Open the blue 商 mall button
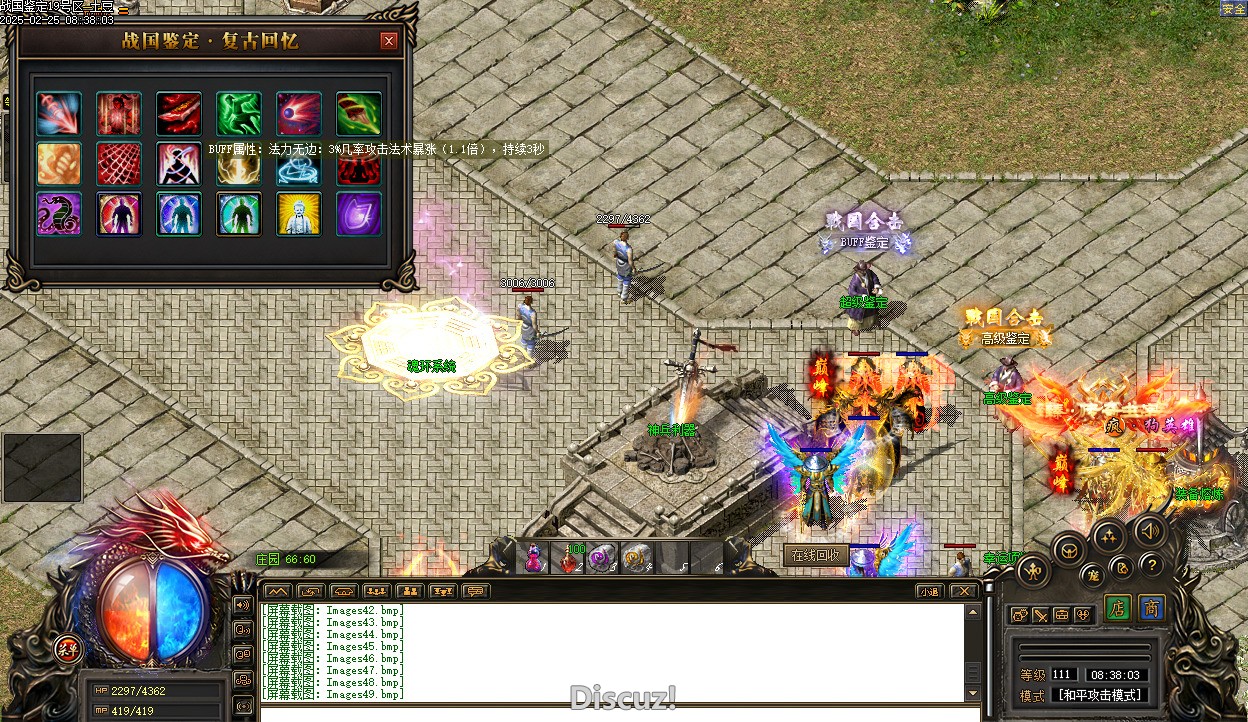 (1152, 608)
